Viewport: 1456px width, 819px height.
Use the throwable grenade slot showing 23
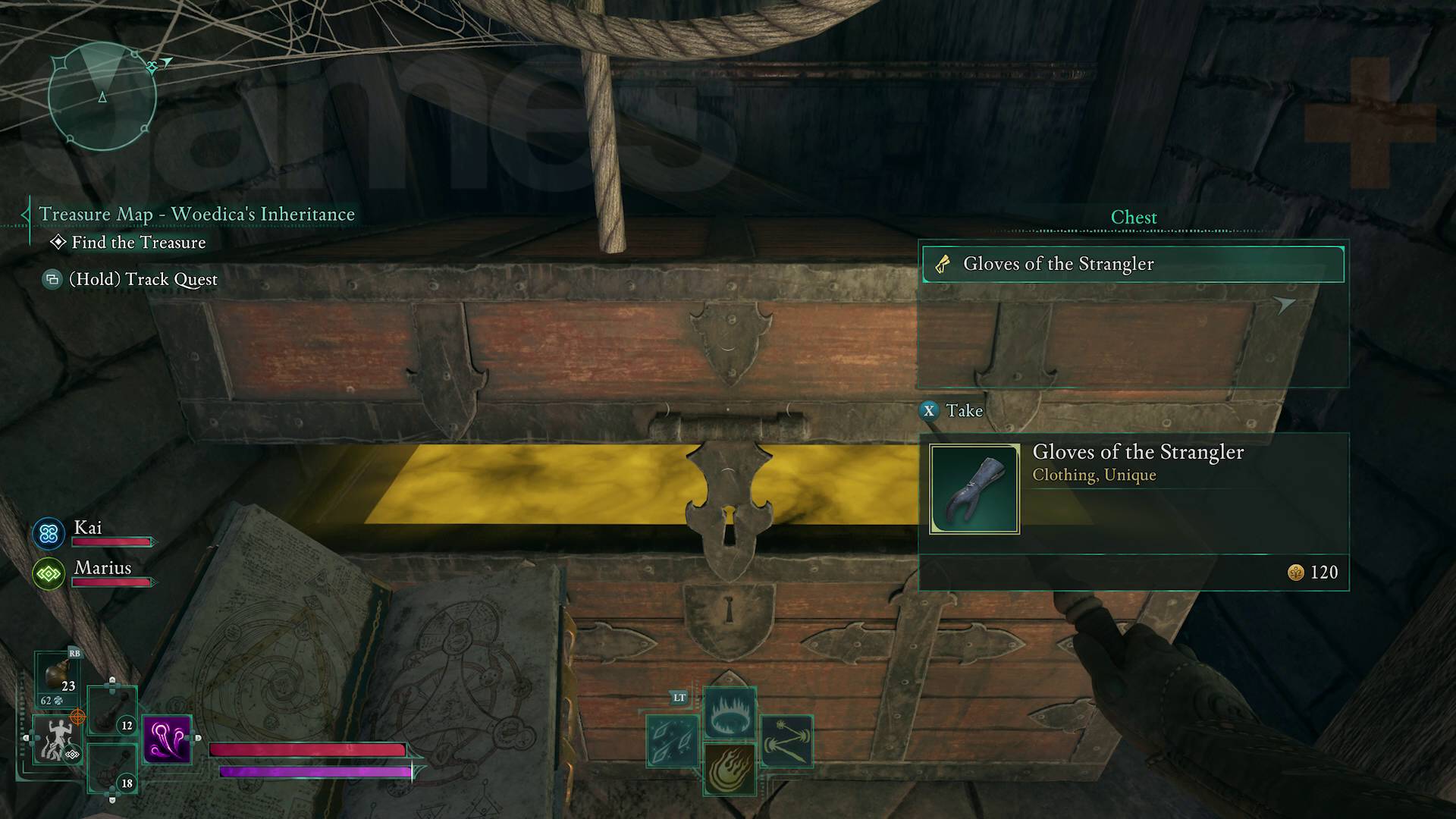pyautogui.click(x=58, y=677)
